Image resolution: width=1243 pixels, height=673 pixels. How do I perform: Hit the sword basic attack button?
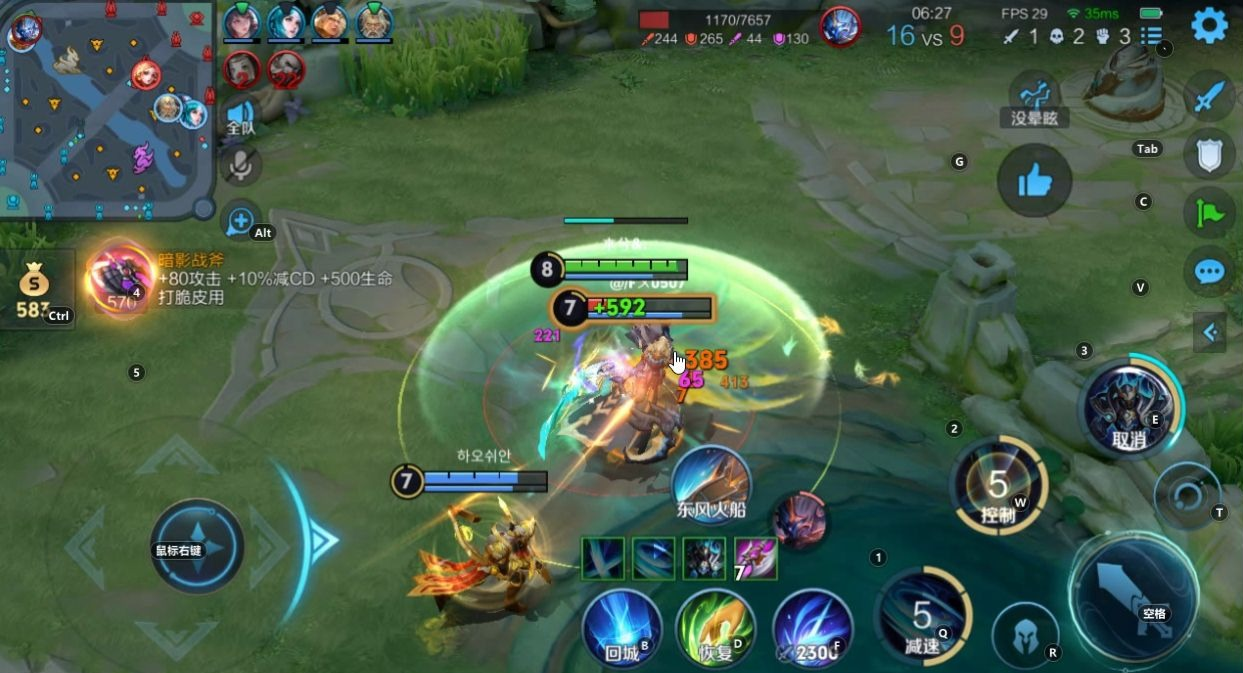(x=1133, y=596)
